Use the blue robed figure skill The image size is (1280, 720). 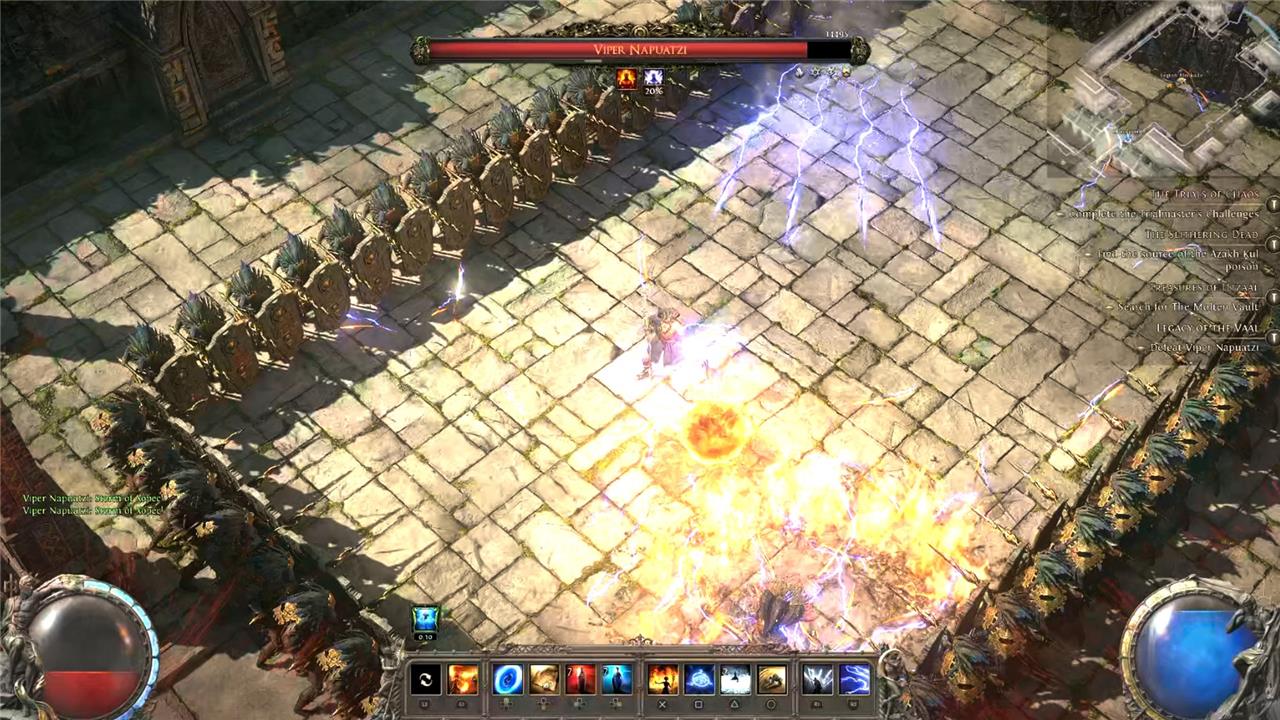tap(617, 680)
